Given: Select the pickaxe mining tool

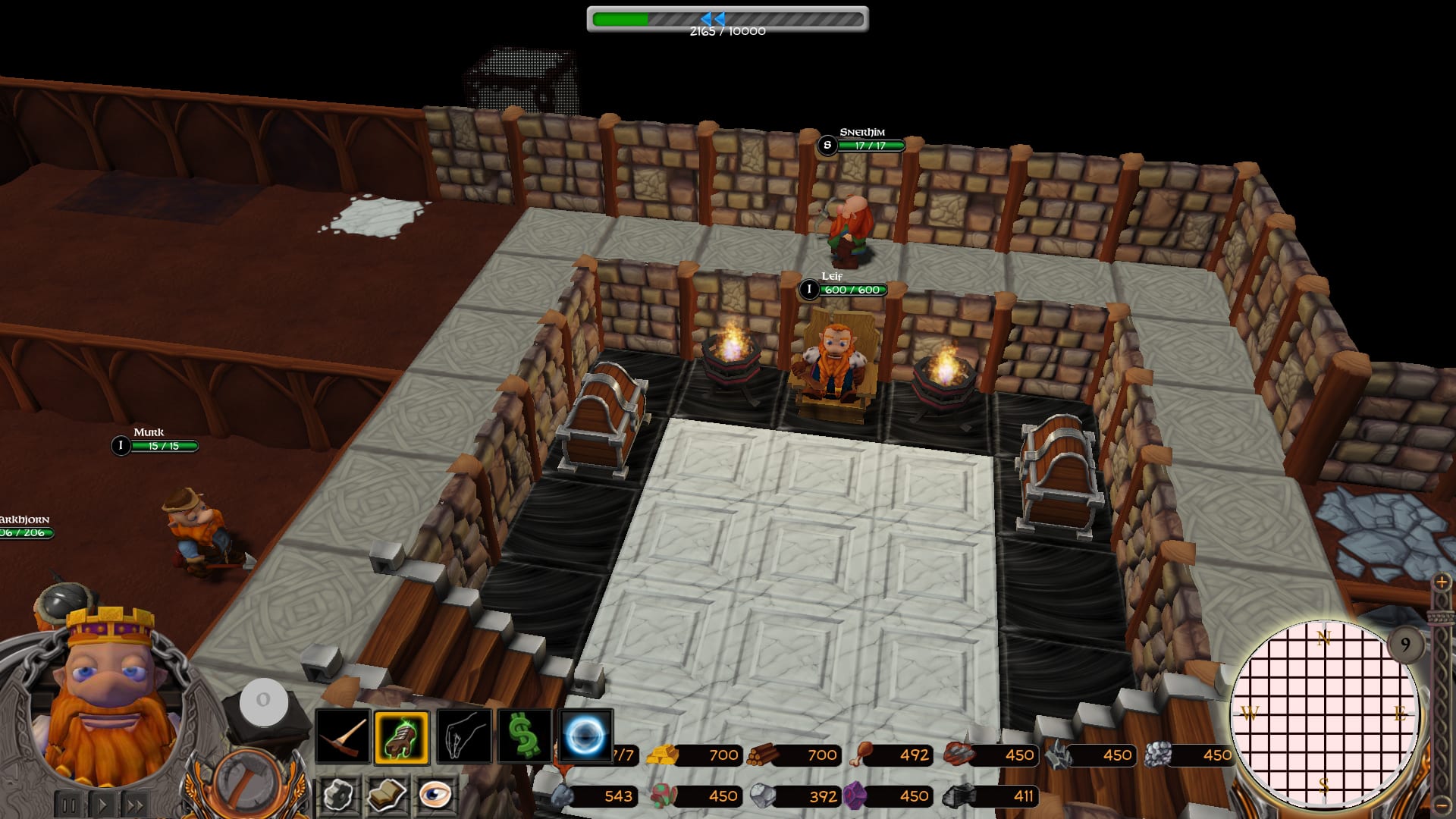Looking at the screenshot, I should tap(343, 736).
